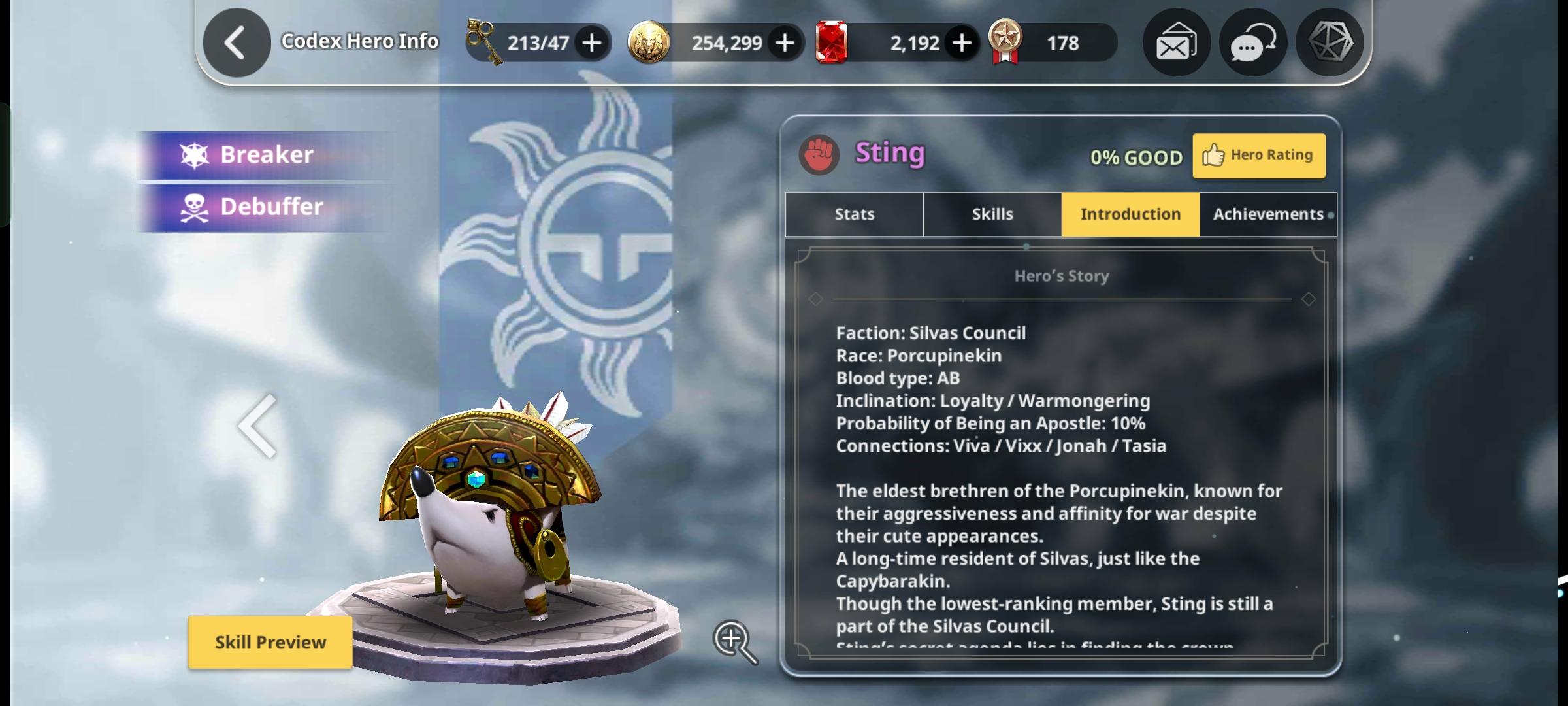Zoom in on hero with magnifier icon

point(735,641)
